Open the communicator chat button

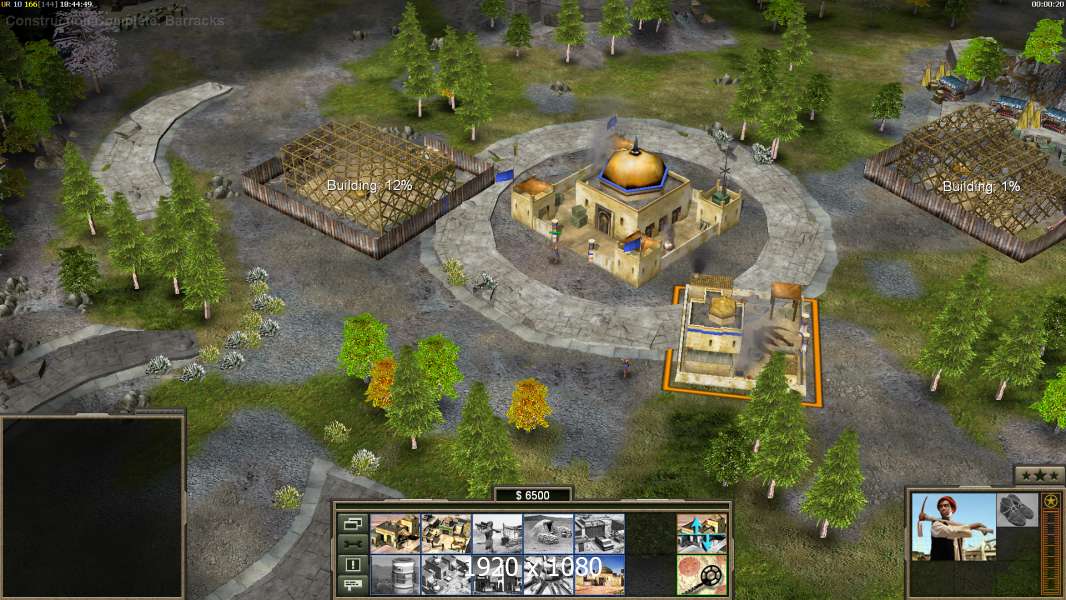coord(351,585)
